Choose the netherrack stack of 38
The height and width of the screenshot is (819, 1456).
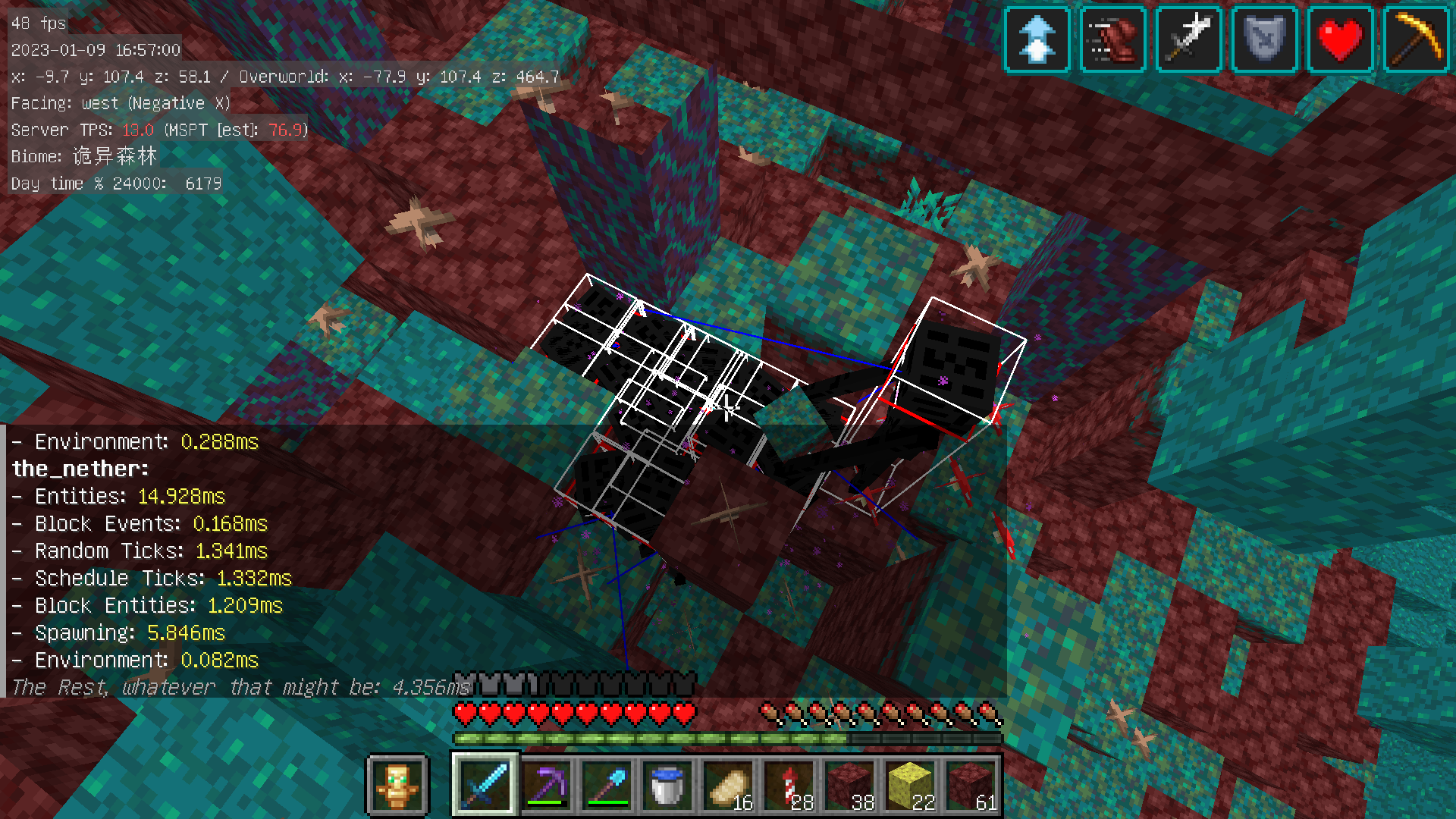(x=849, y=785)
